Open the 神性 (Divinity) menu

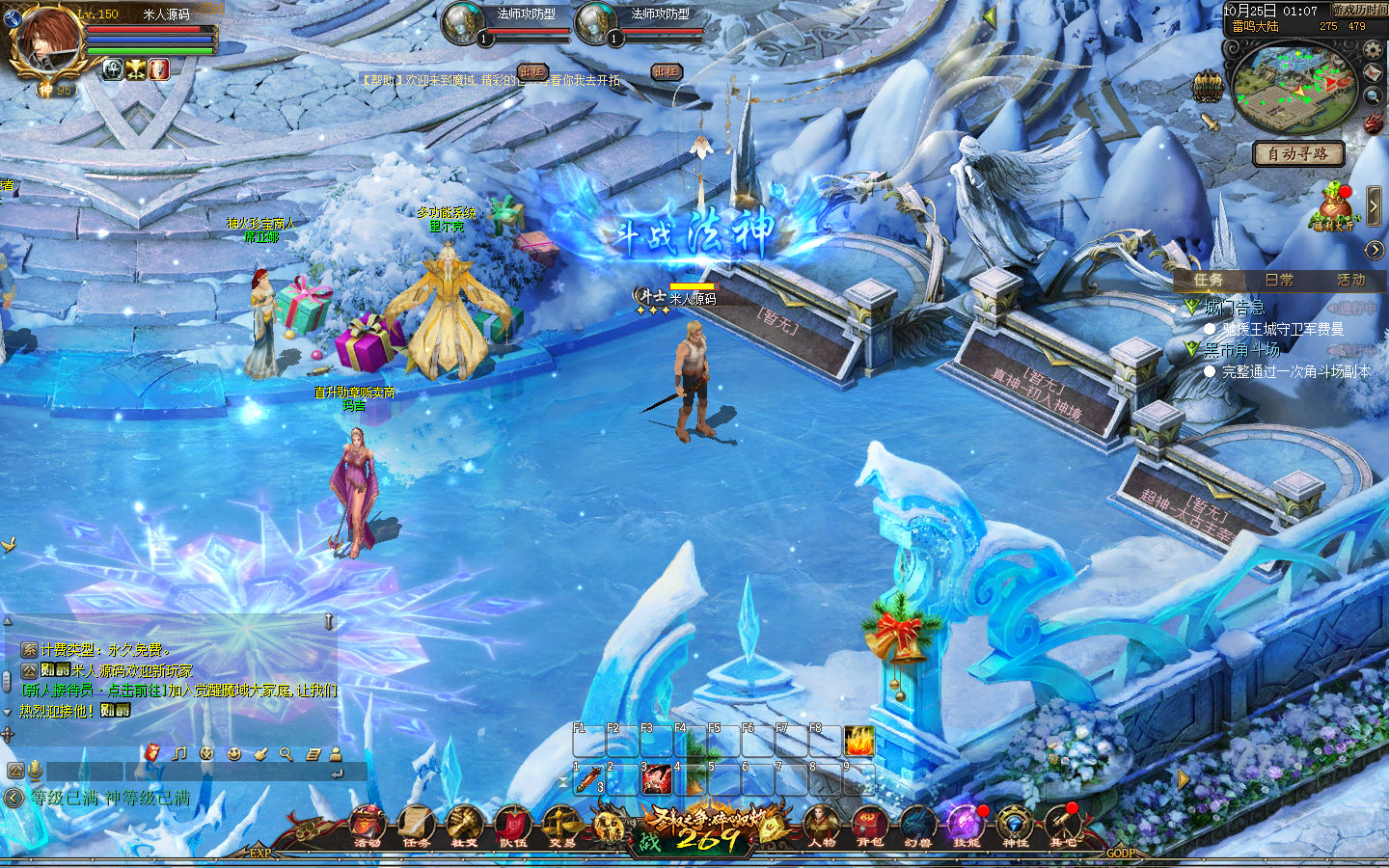(1015, 827)
